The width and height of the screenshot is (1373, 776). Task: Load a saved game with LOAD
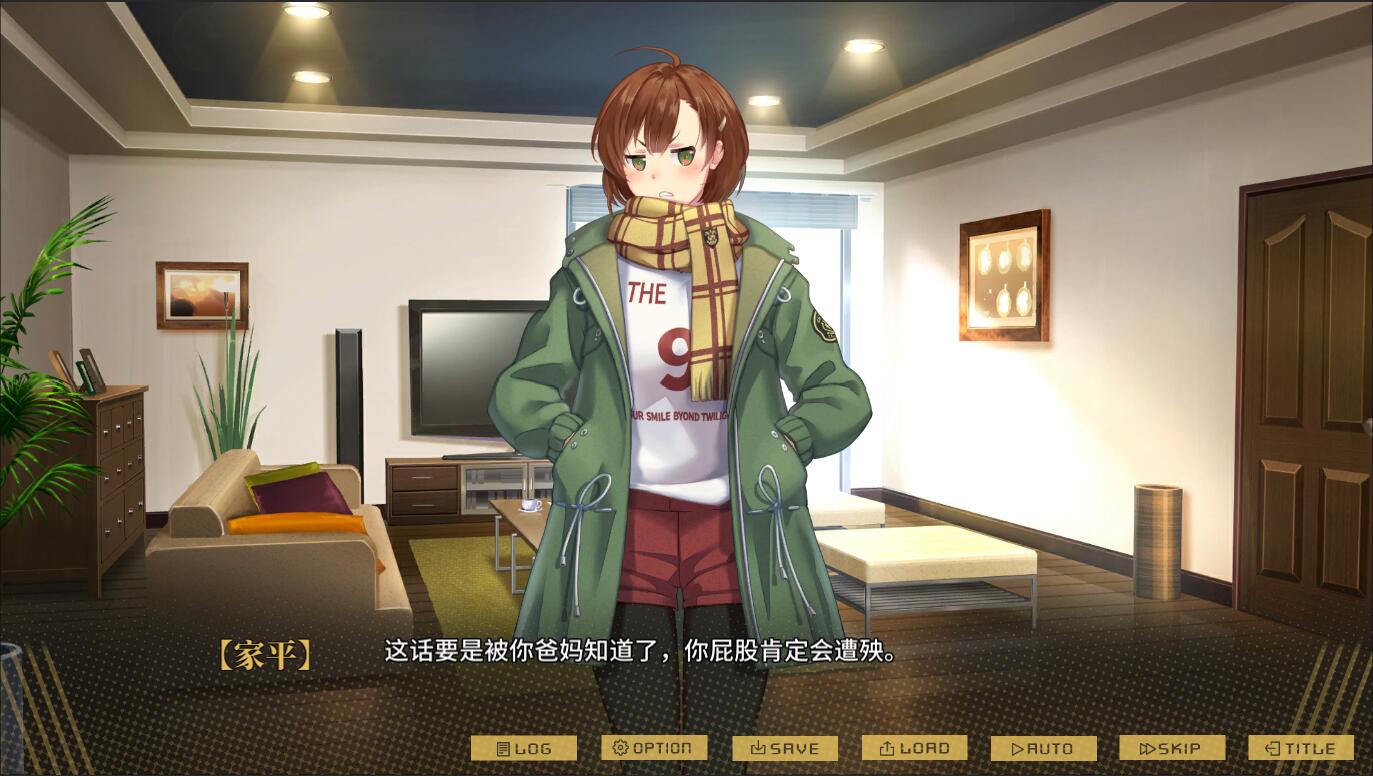913,747
